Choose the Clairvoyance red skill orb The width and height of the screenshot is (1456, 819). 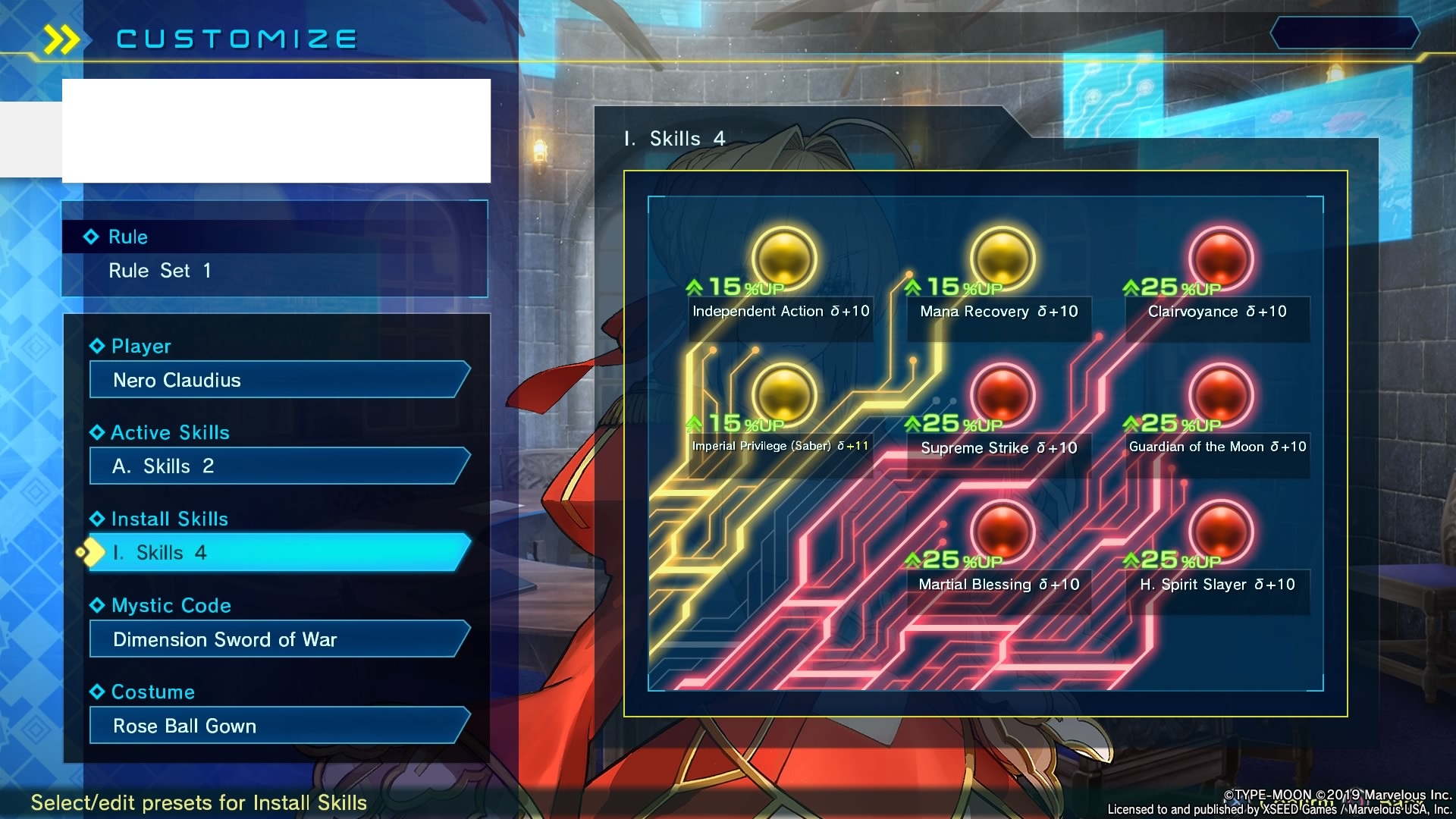tap(1220, 258)
